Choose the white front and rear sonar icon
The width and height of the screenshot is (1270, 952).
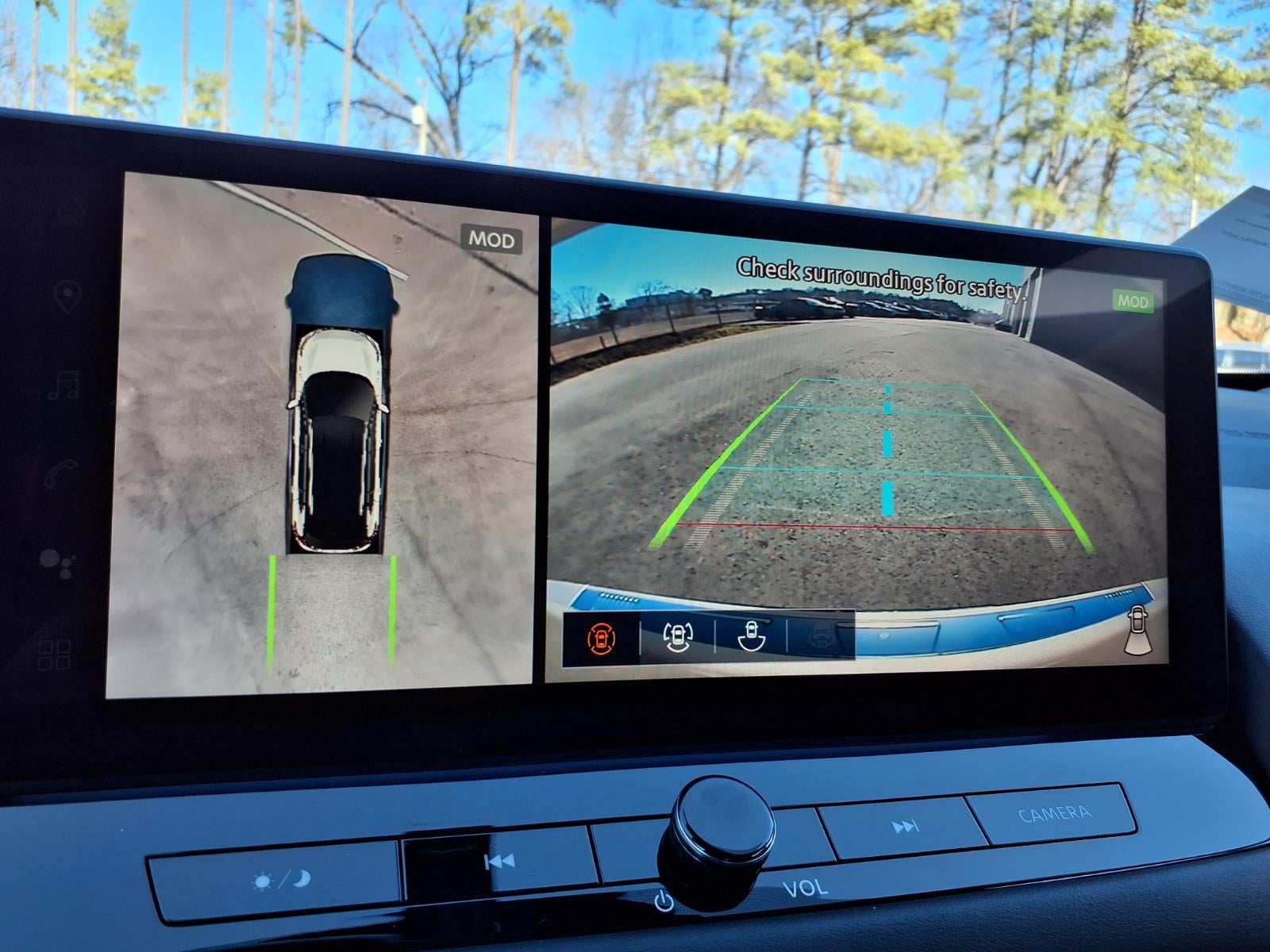677,637
